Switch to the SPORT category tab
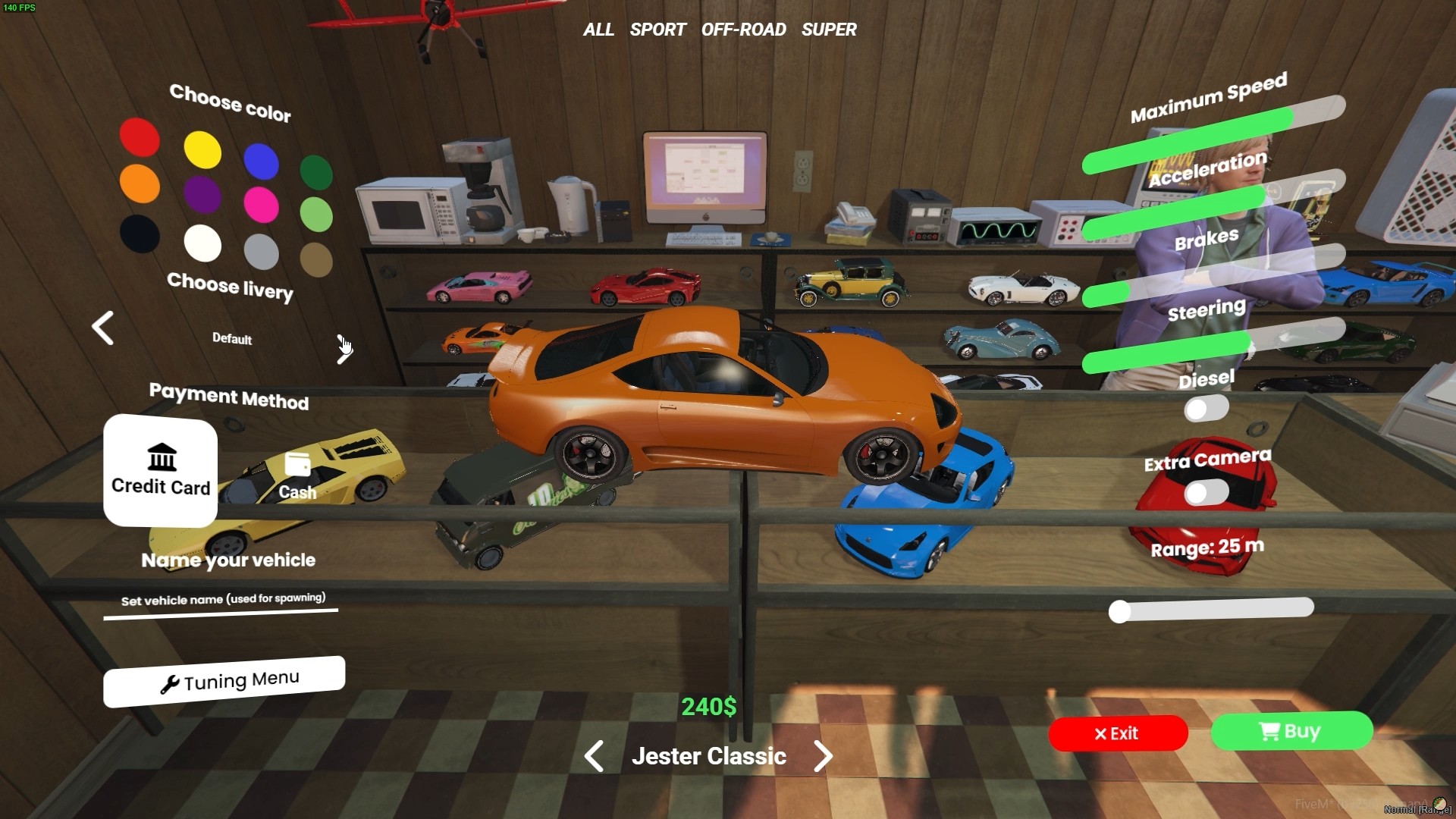The image size is (1456, 819). click(x=657, y=30)
